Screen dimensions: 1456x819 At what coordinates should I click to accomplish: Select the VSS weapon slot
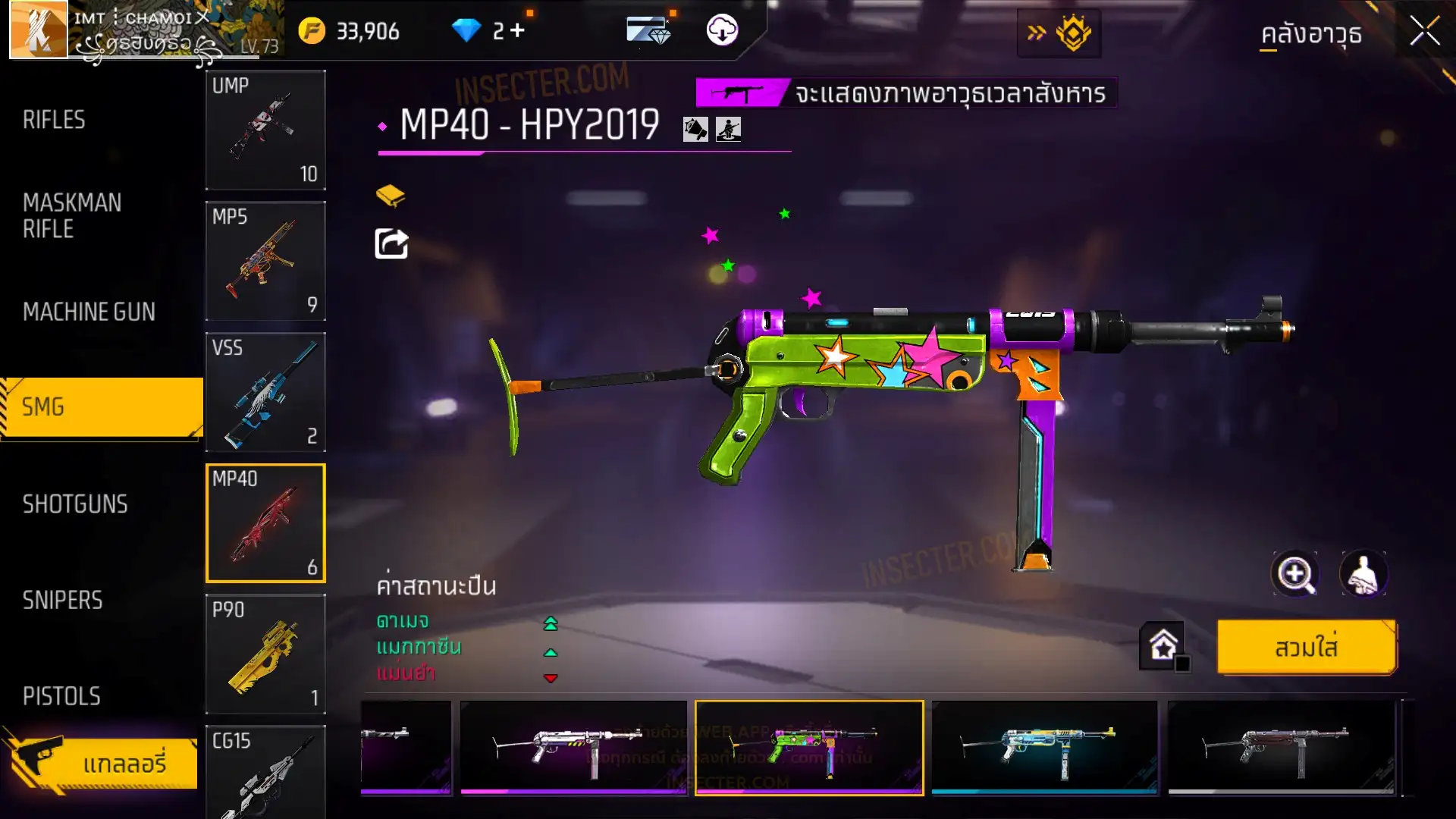[265, 392]
